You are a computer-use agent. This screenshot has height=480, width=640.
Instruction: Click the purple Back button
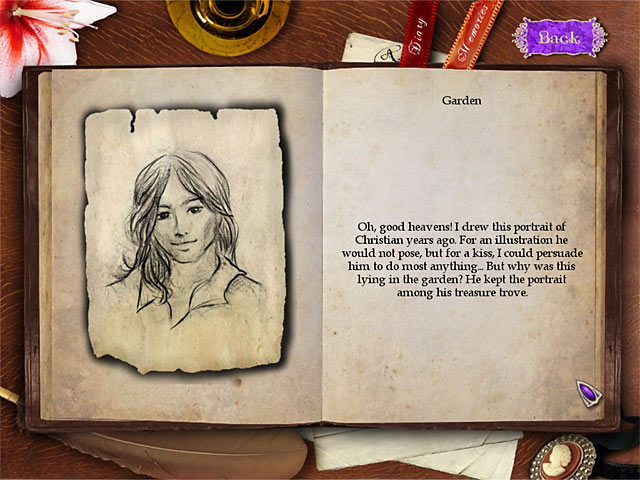559,37
